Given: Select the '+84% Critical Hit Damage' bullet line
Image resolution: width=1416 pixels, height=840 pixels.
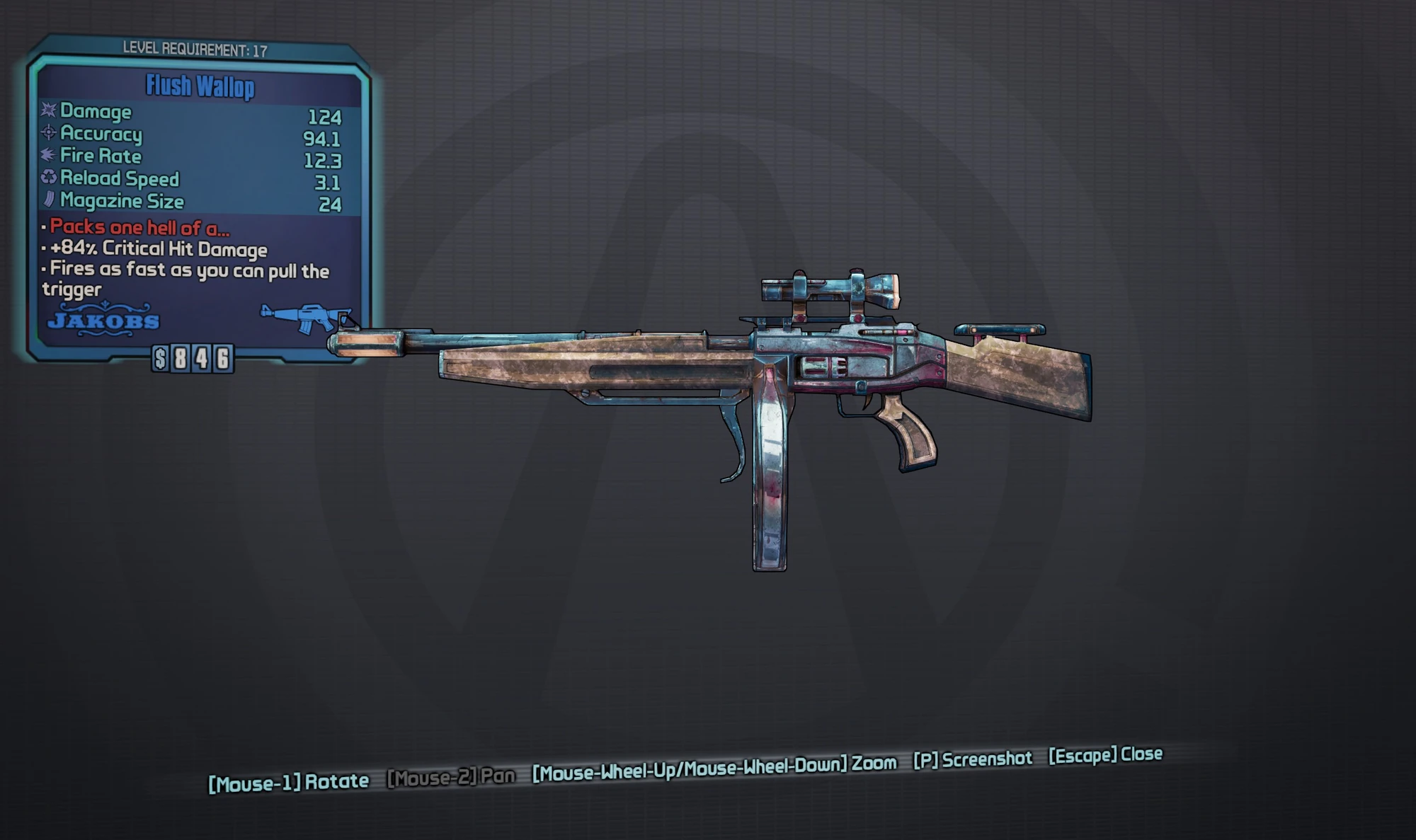Looking at the screenshot, I should click(156, 249).
